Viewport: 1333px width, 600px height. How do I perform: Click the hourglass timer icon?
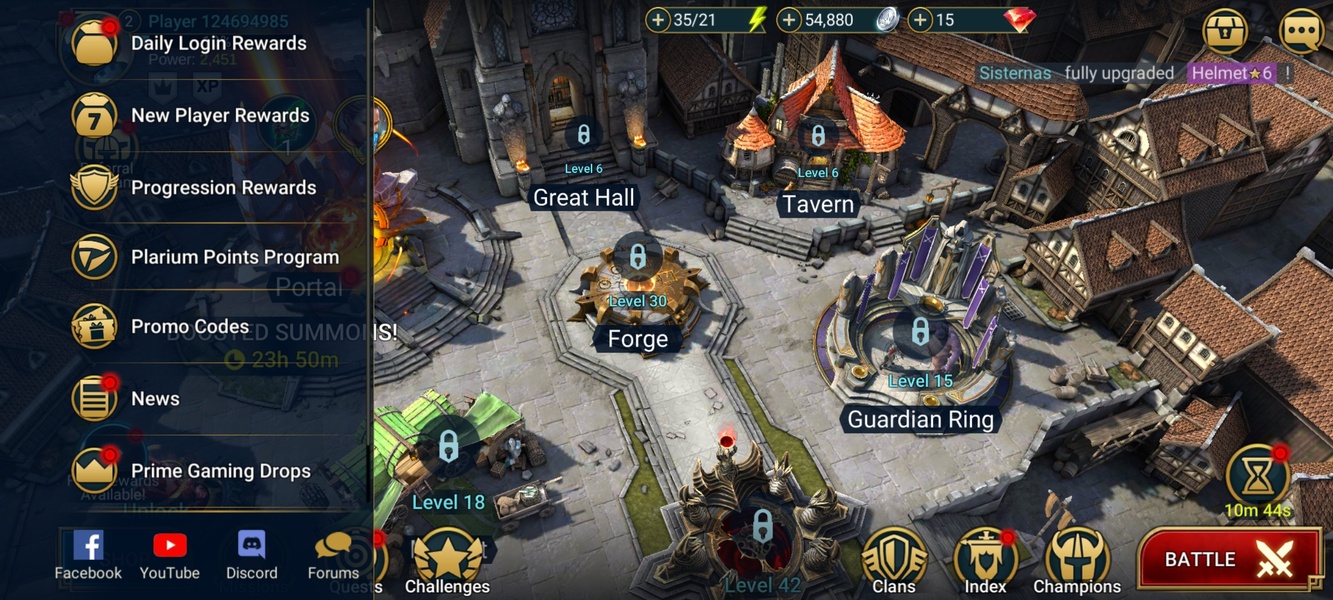coord(1257,476)
